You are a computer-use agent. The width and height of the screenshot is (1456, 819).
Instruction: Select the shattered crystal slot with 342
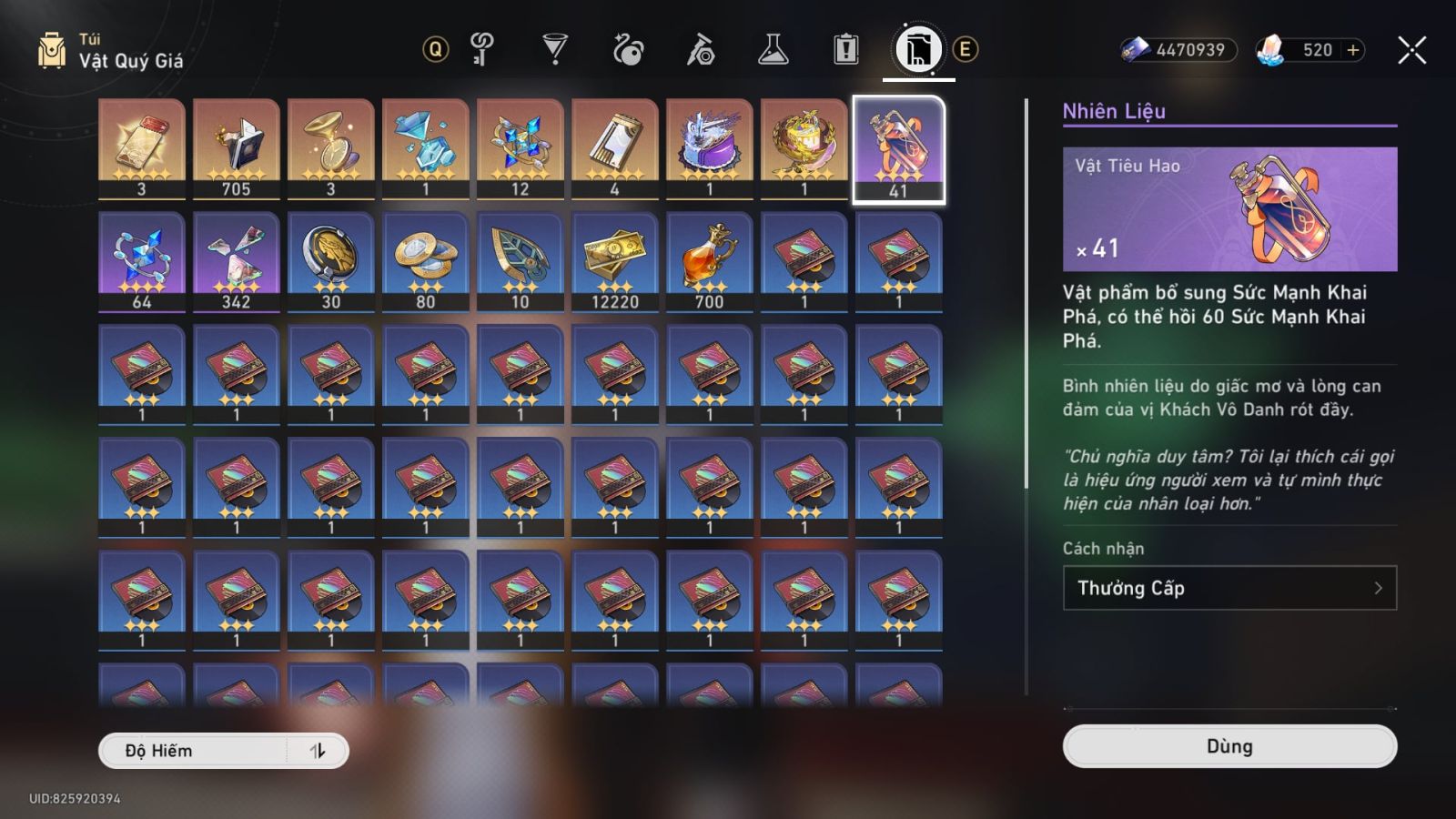pos(237,261)
